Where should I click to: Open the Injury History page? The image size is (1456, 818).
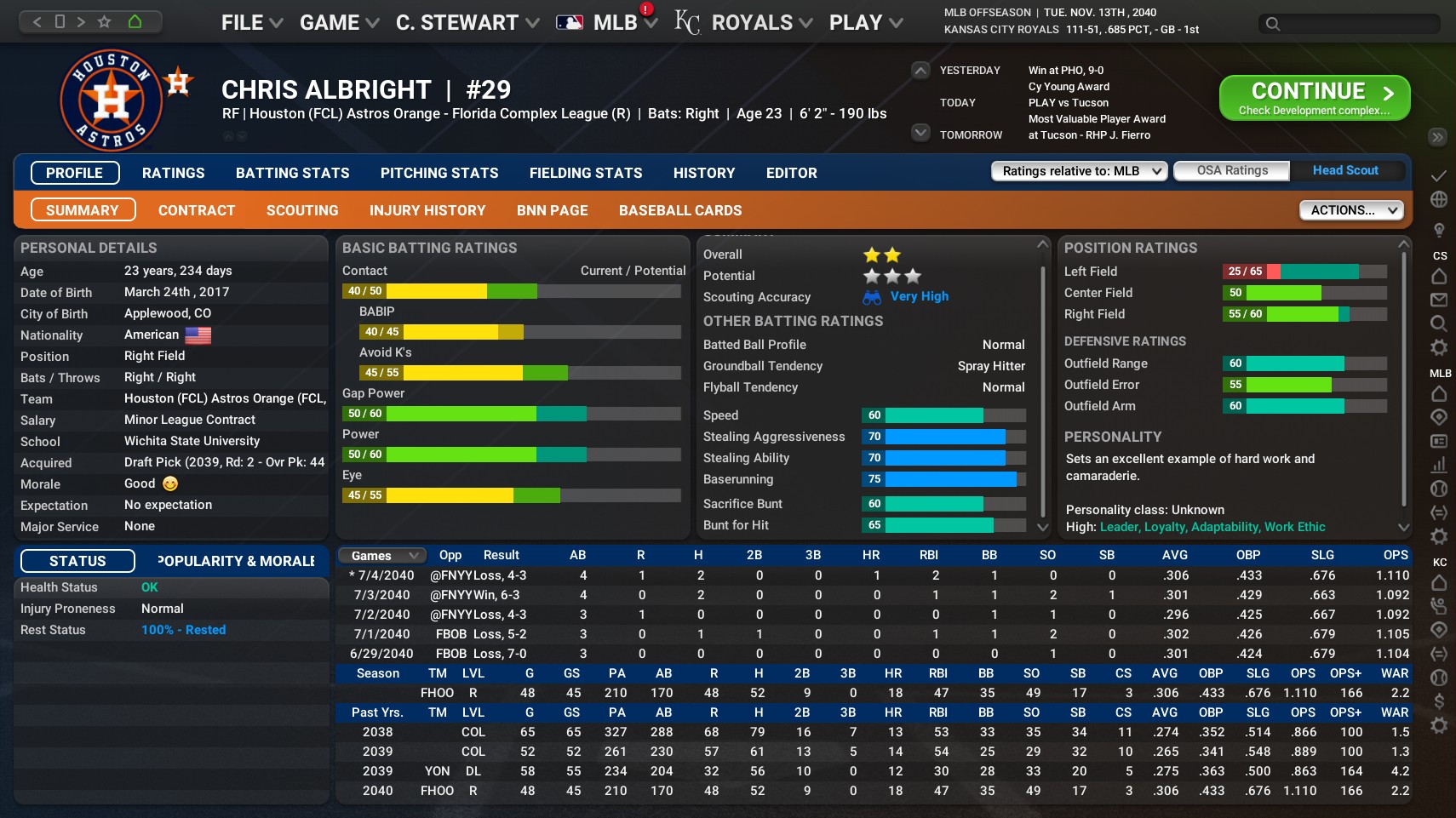coord(427,209)
